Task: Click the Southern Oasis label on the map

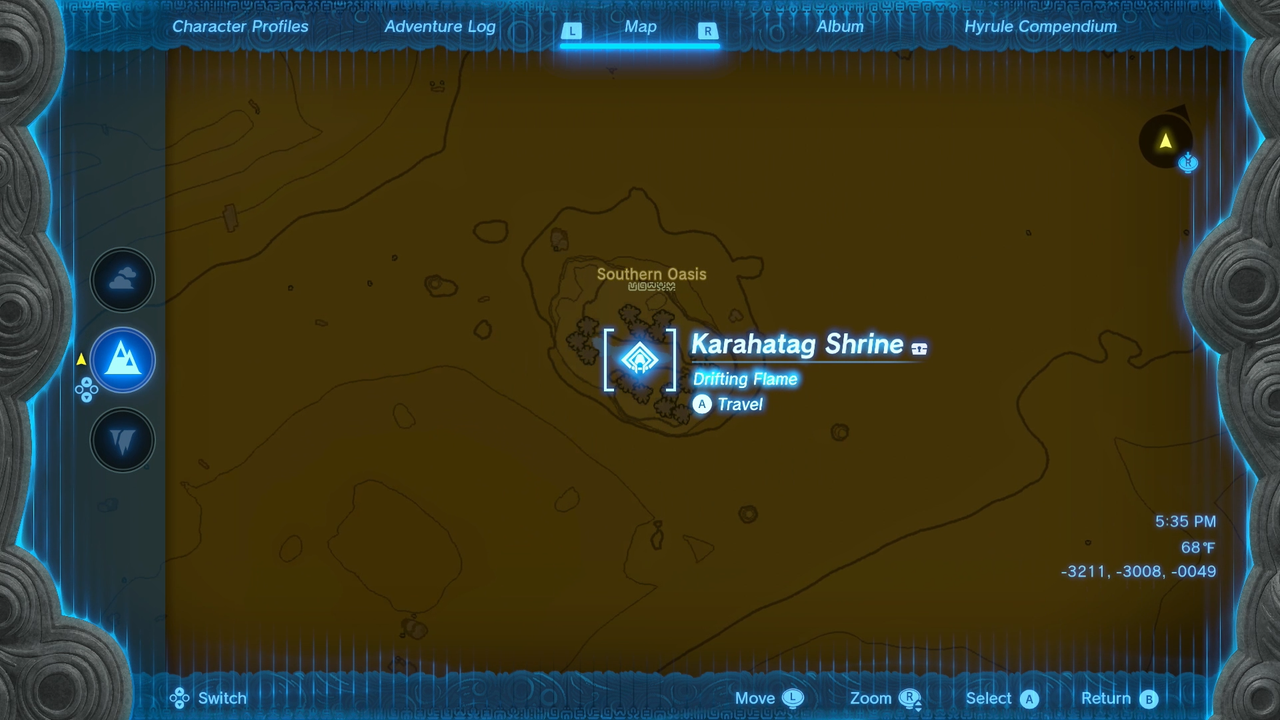Action: point(651,274)
